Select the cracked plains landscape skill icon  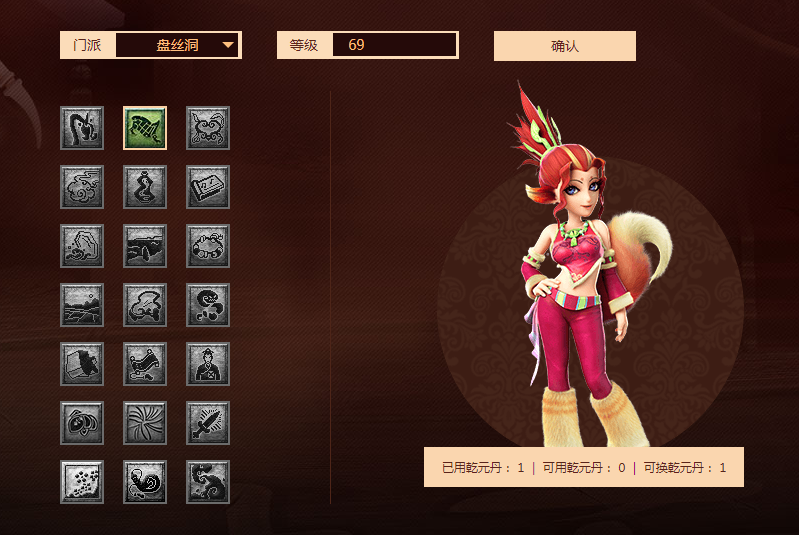[x=82, y=305]
